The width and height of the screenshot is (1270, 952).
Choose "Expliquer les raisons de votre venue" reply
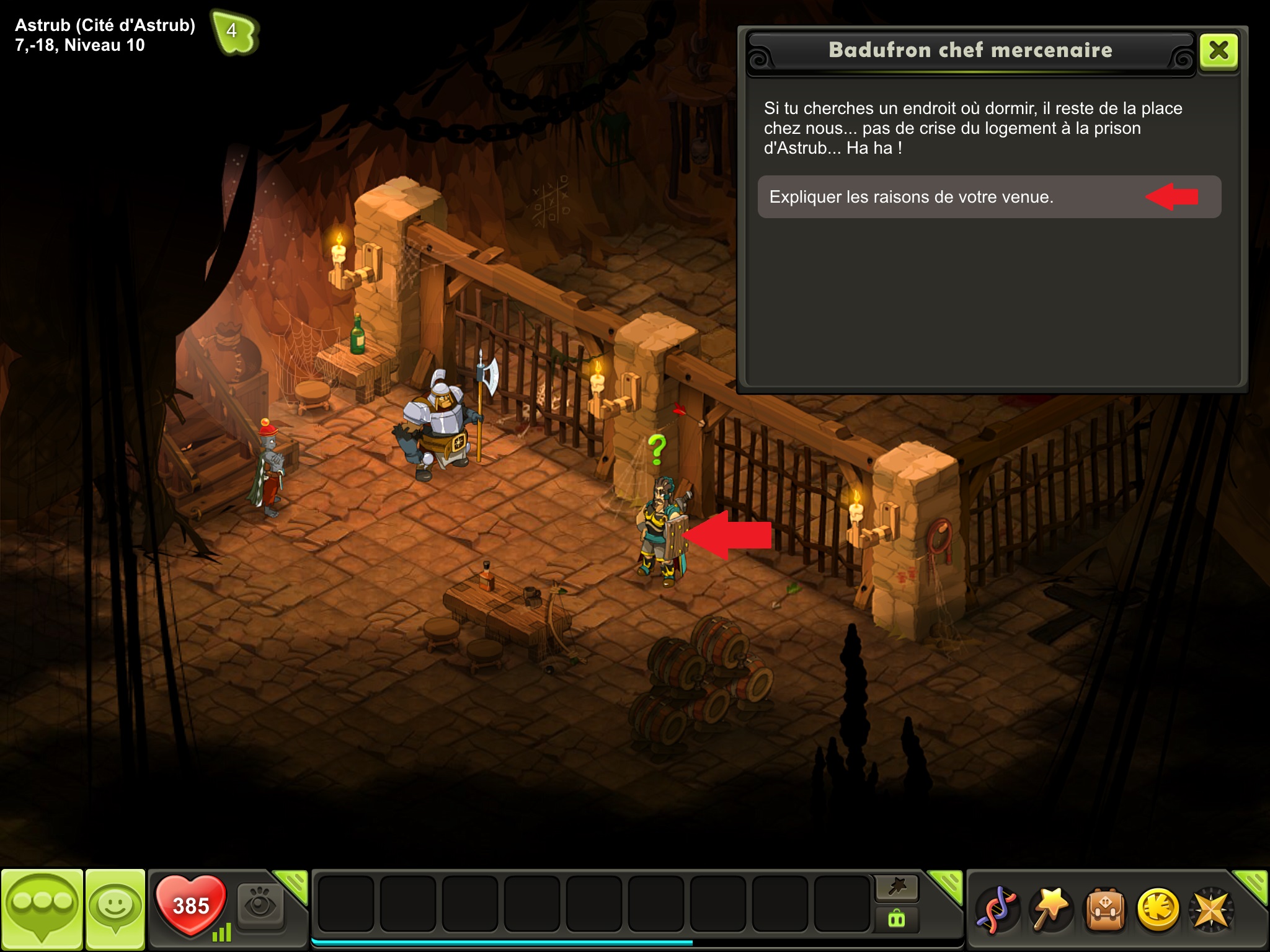point(988,197)
